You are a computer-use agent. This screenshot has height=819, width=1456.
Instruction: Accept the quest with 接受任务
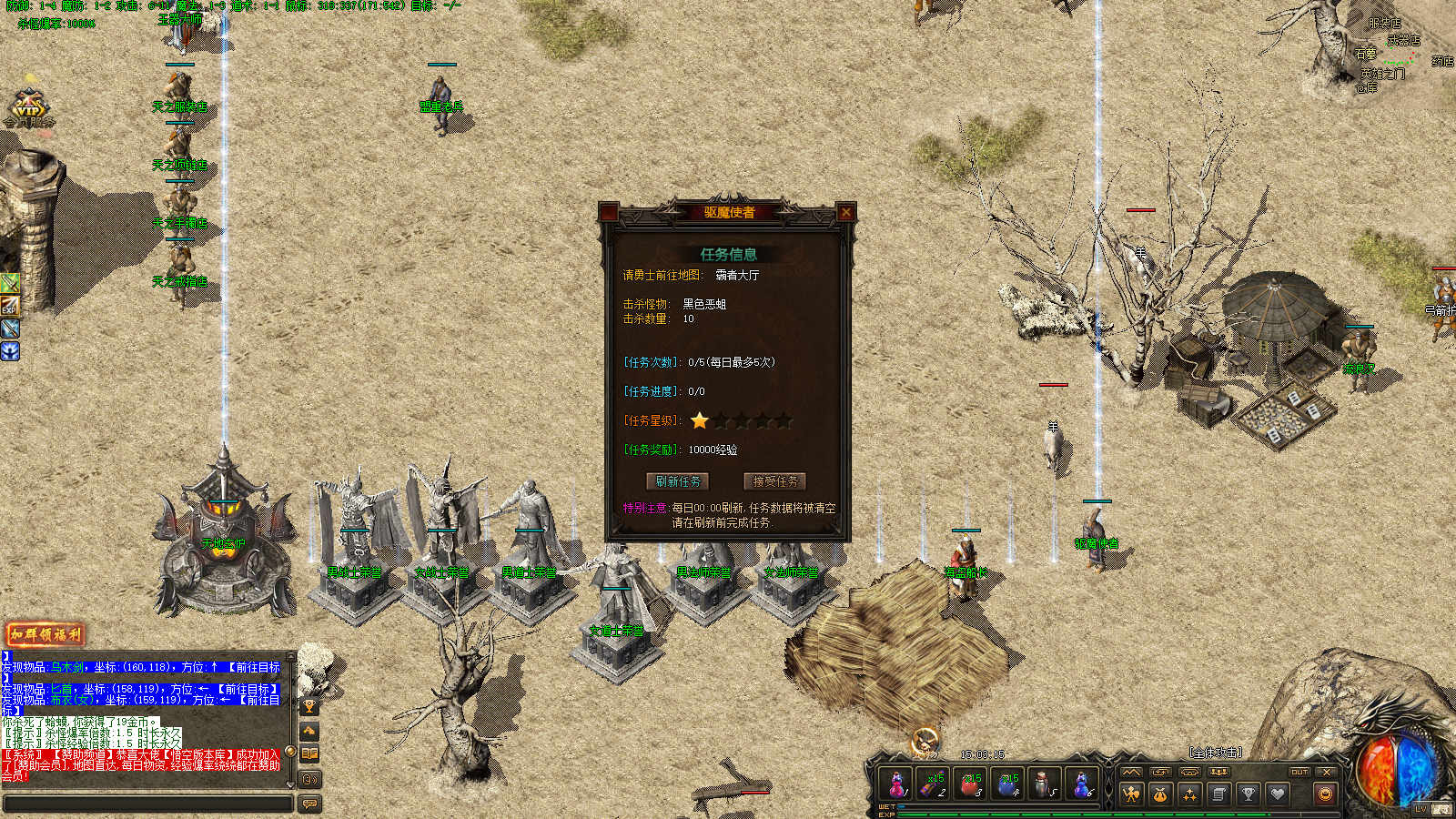click(775, 481)
